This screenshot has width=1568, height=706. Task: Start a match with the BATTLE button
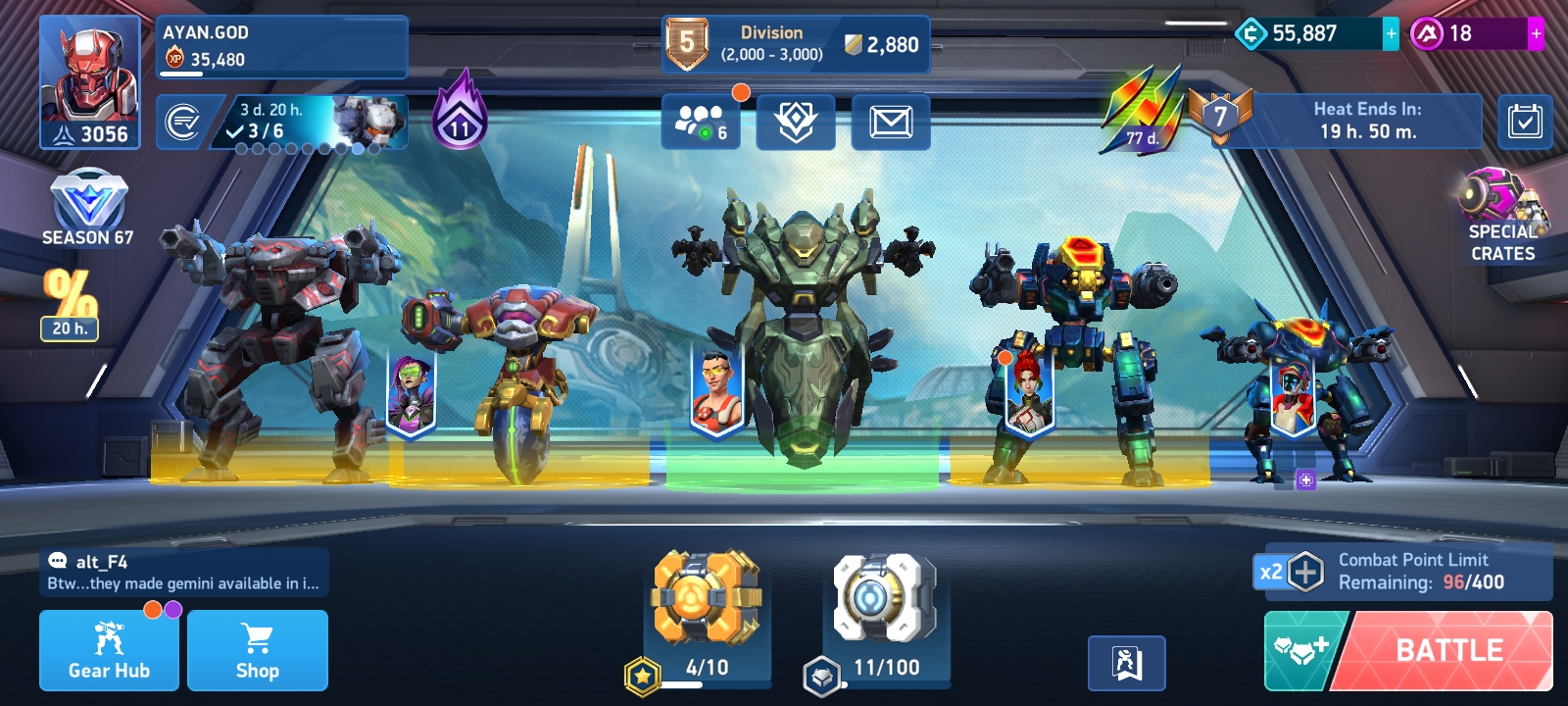click(x=1448, y=650)
